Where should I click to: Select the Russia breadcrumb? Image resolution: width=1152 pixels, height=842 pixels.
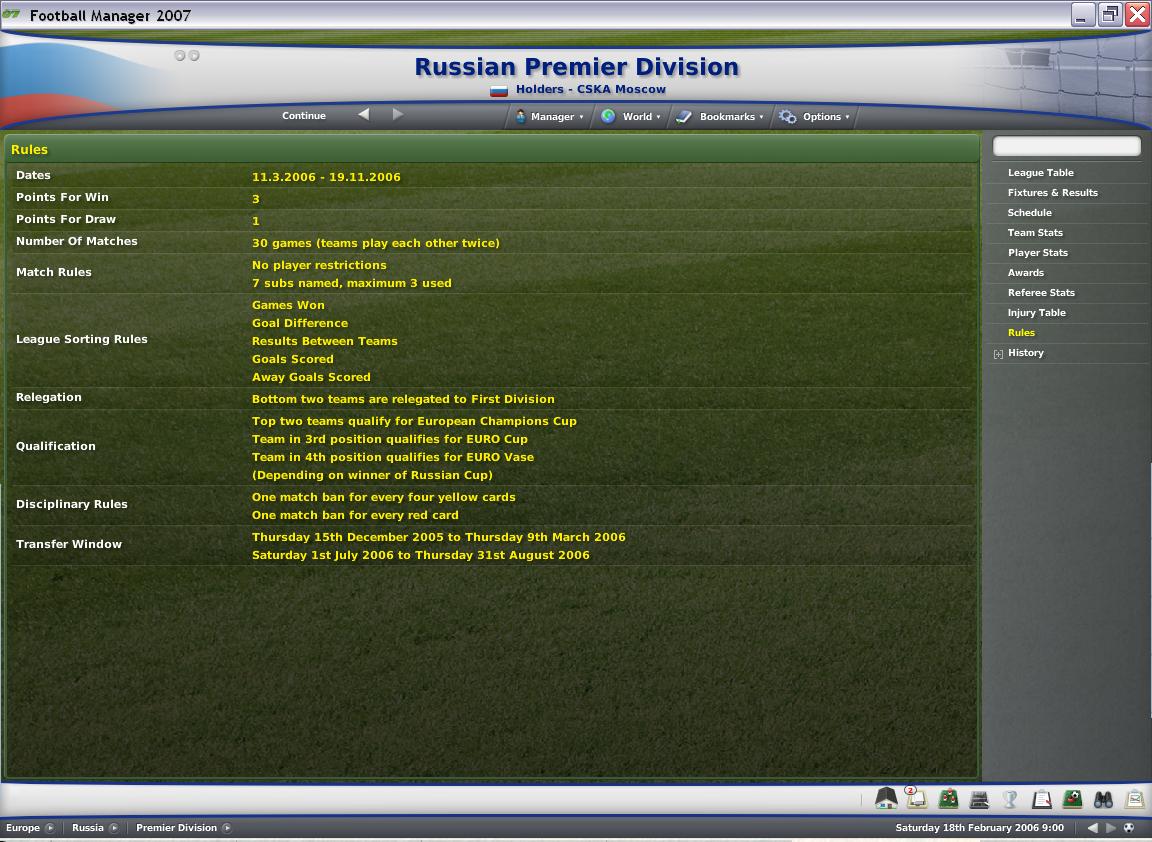88,828
